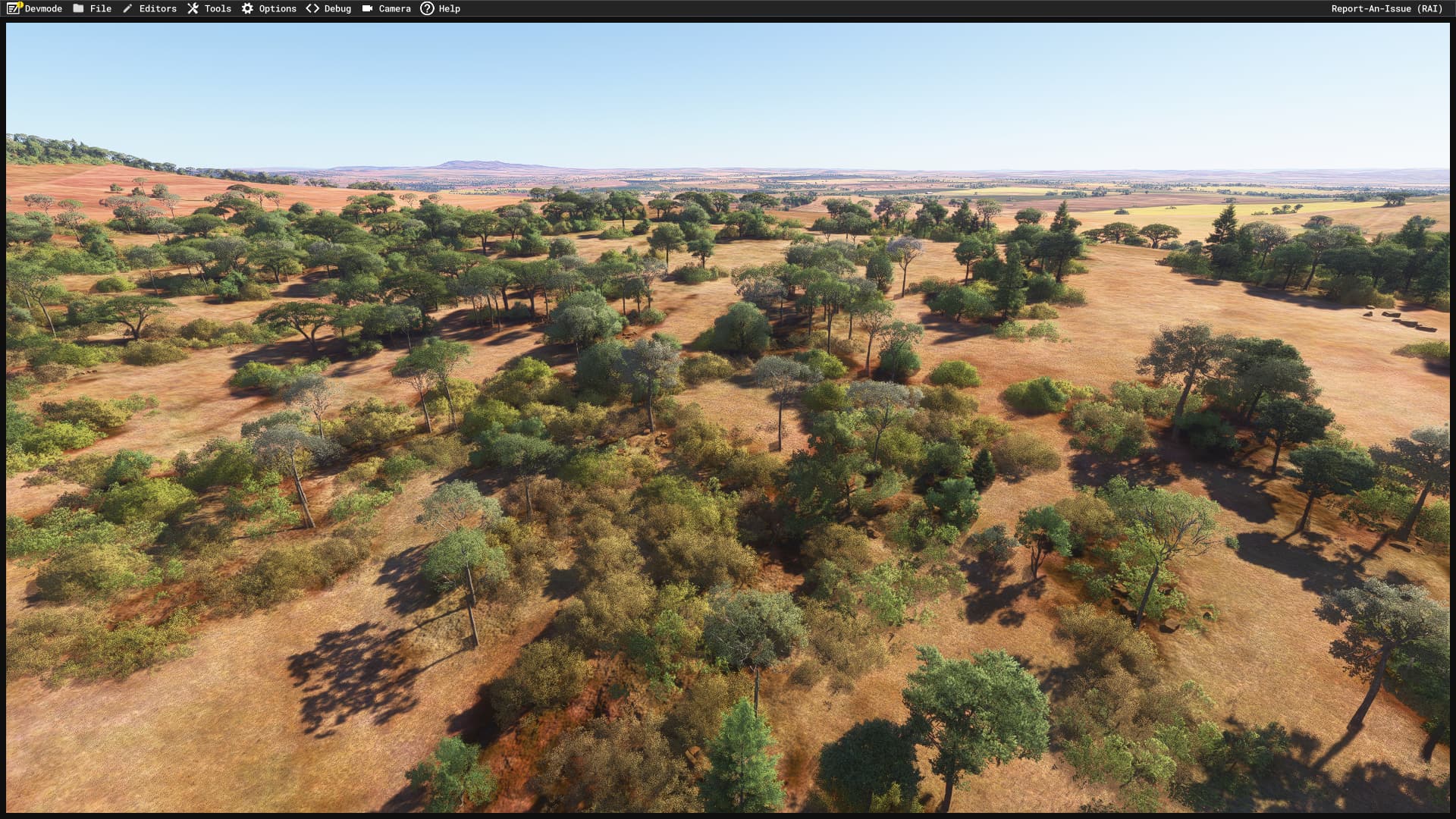The height and width of the screenshot is (819, 1456).
Task: Select the pencil icon beside Editors
Action: [x=127, y=8]
